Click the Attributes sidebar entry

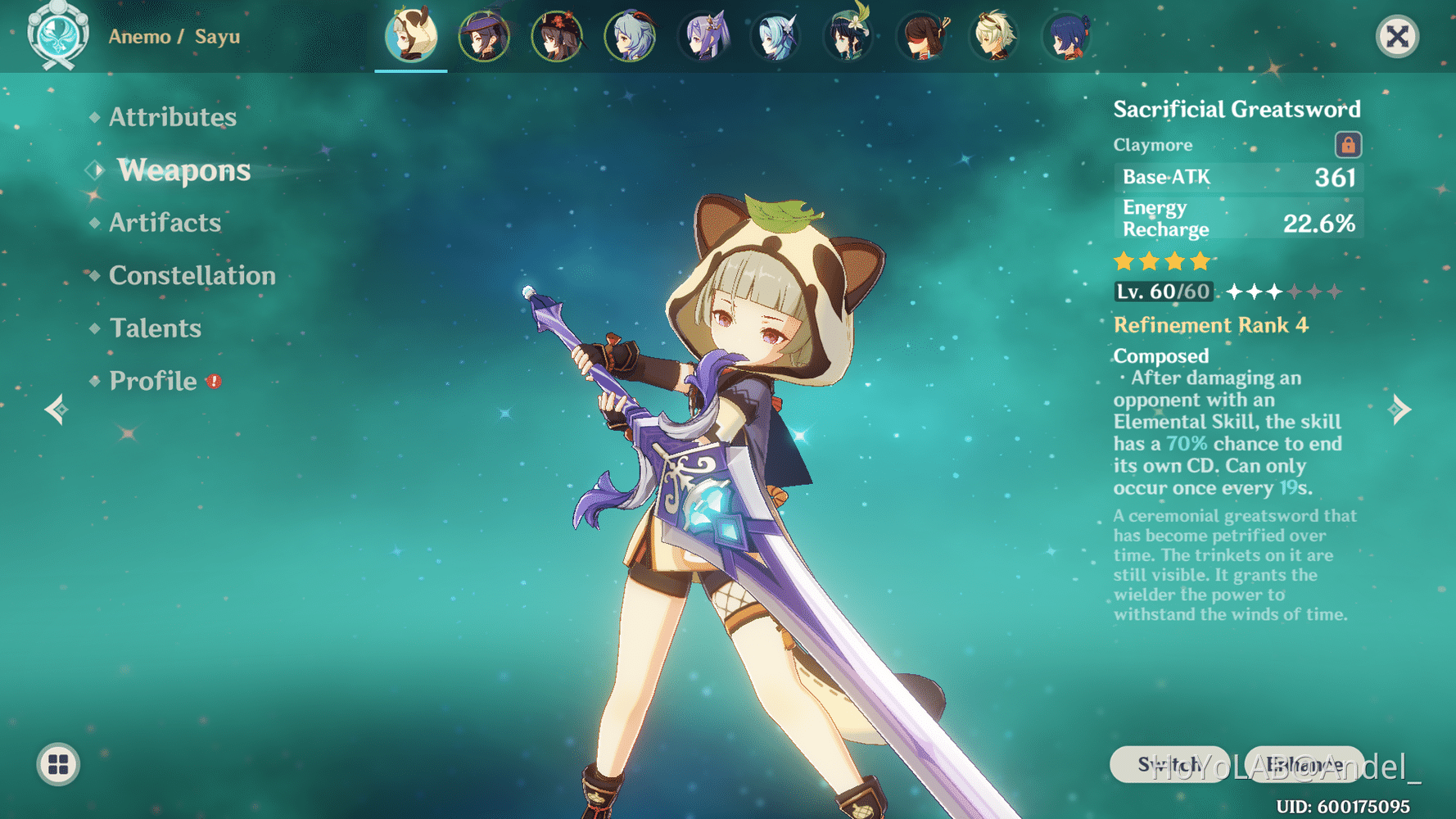coord(172,117)
